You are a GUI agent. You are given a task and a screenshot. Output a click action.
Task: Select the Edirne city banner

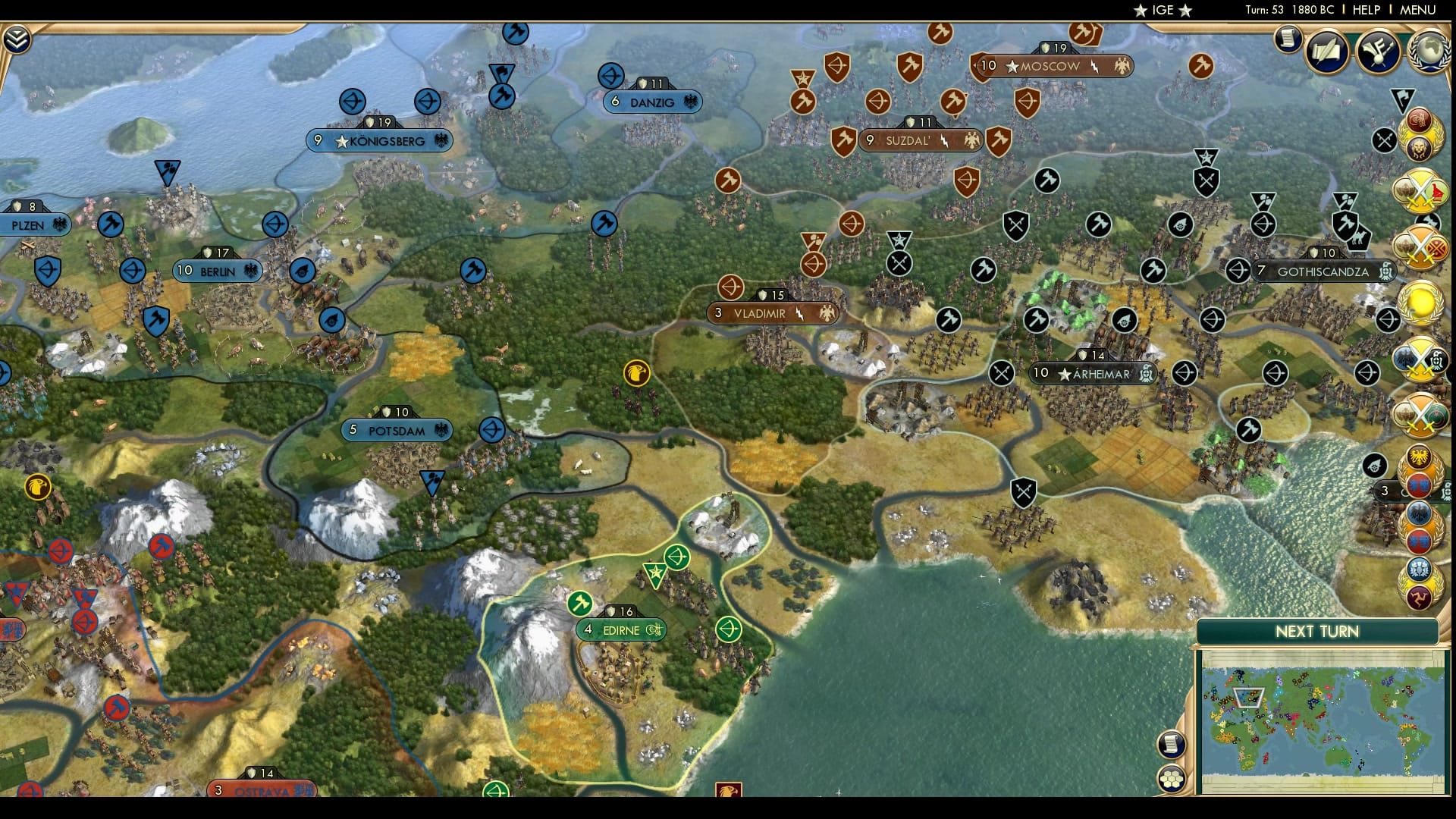click(x=622, y=629)
